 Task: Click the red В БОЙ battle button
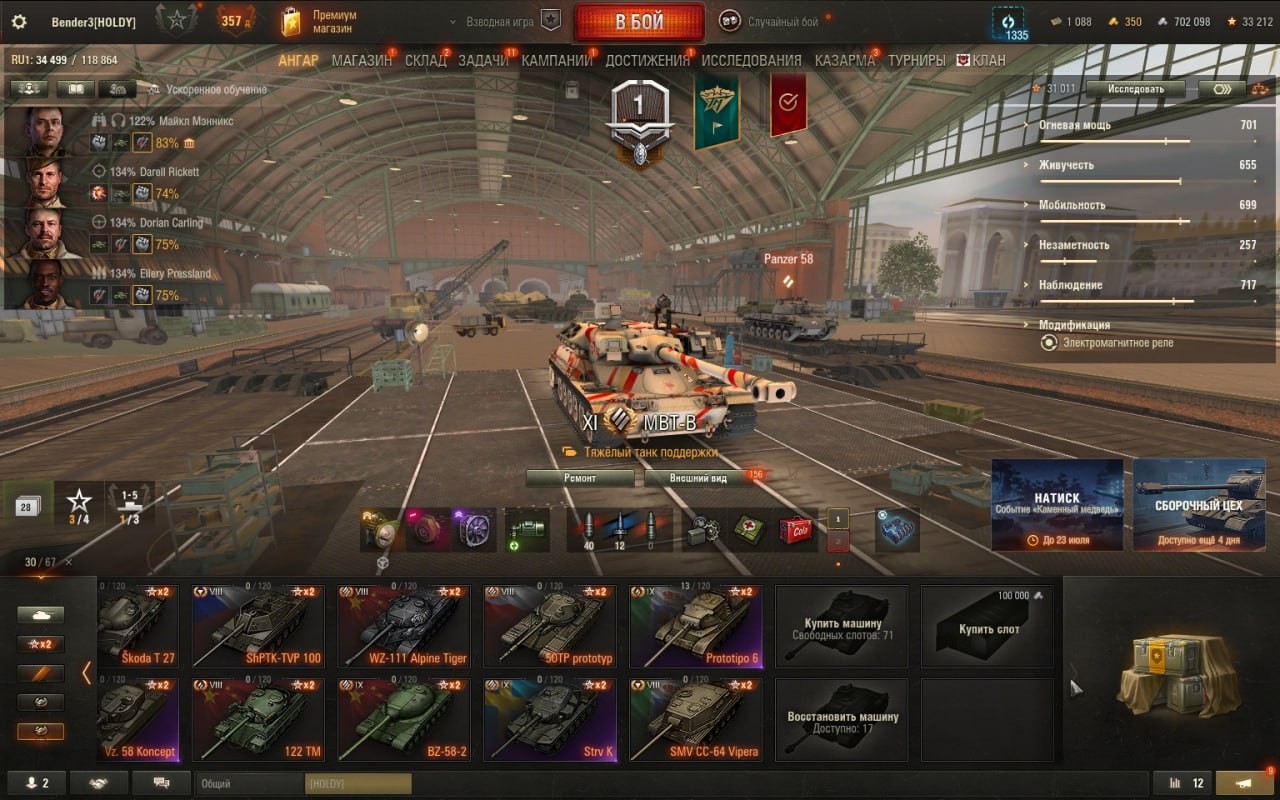639,22
